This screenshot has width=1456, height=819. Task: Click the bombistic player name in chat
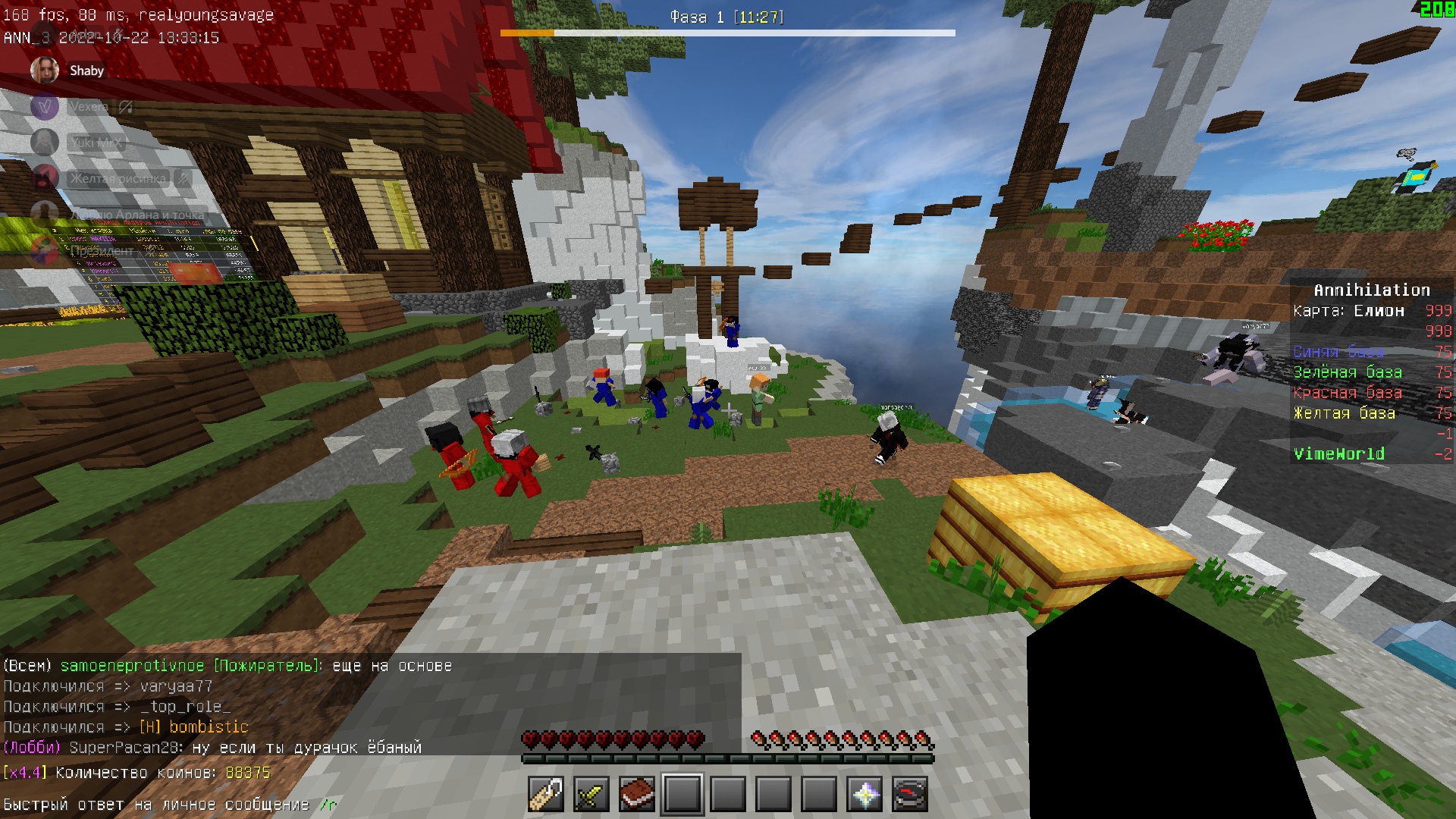[209, 727]
